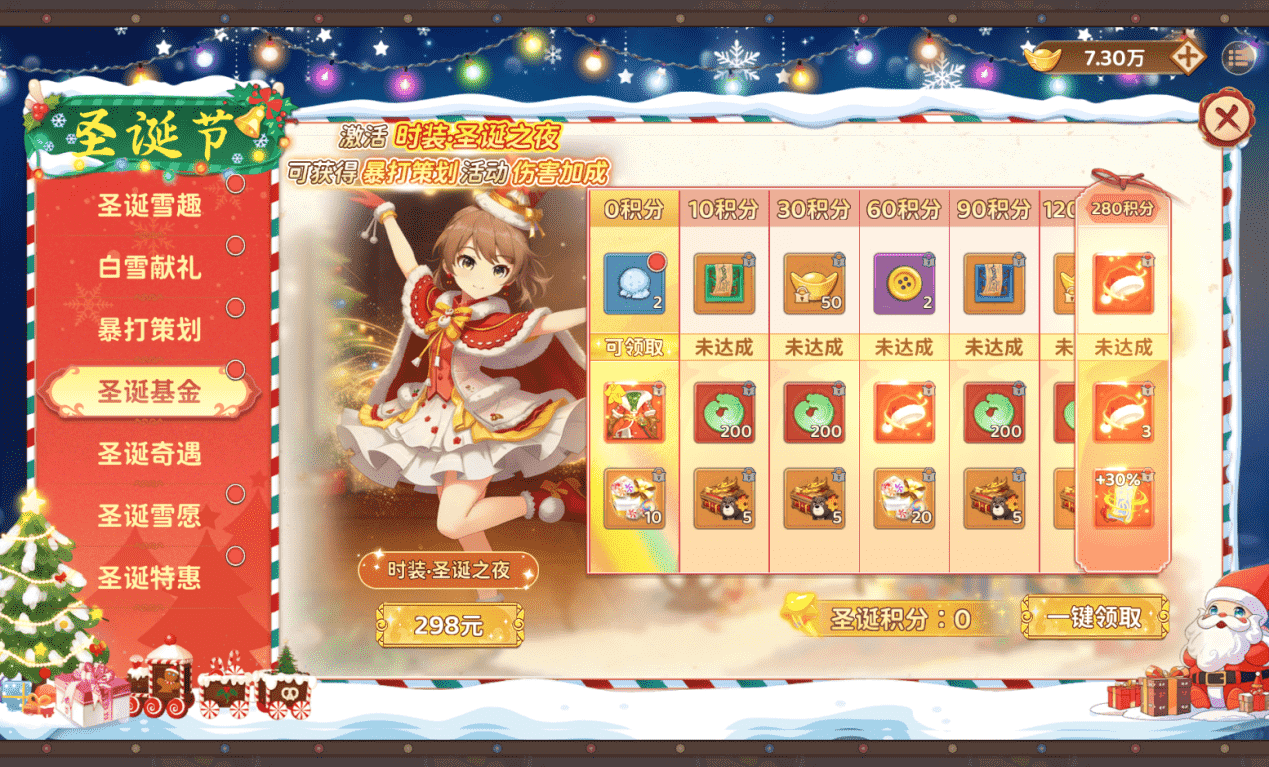Inspect the 20 candy gift reward
The height and width of the screenshot is (767, 1269).
tap(904, 498)
